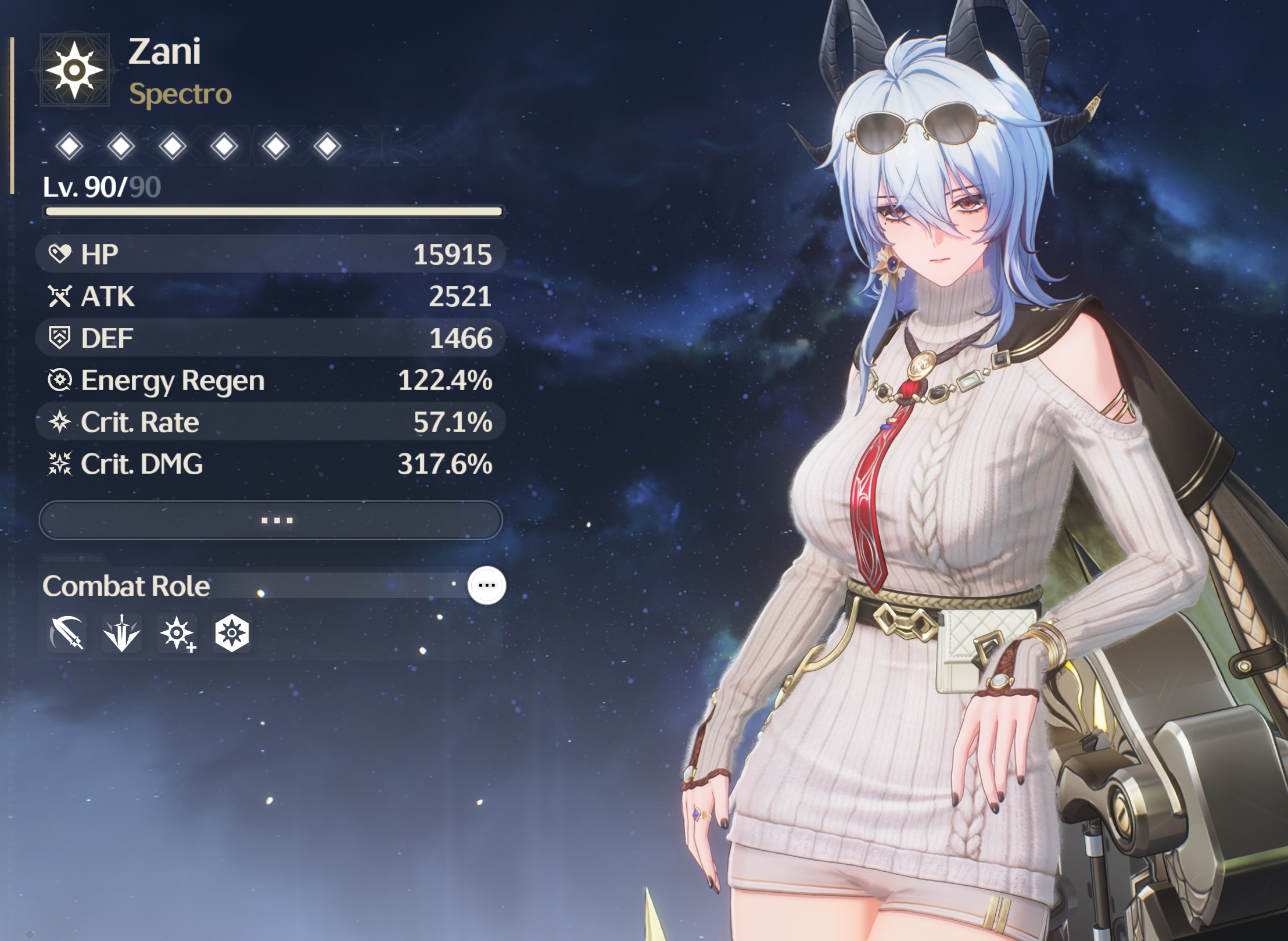View the Energy Regen stat row

tap(270, 380)
